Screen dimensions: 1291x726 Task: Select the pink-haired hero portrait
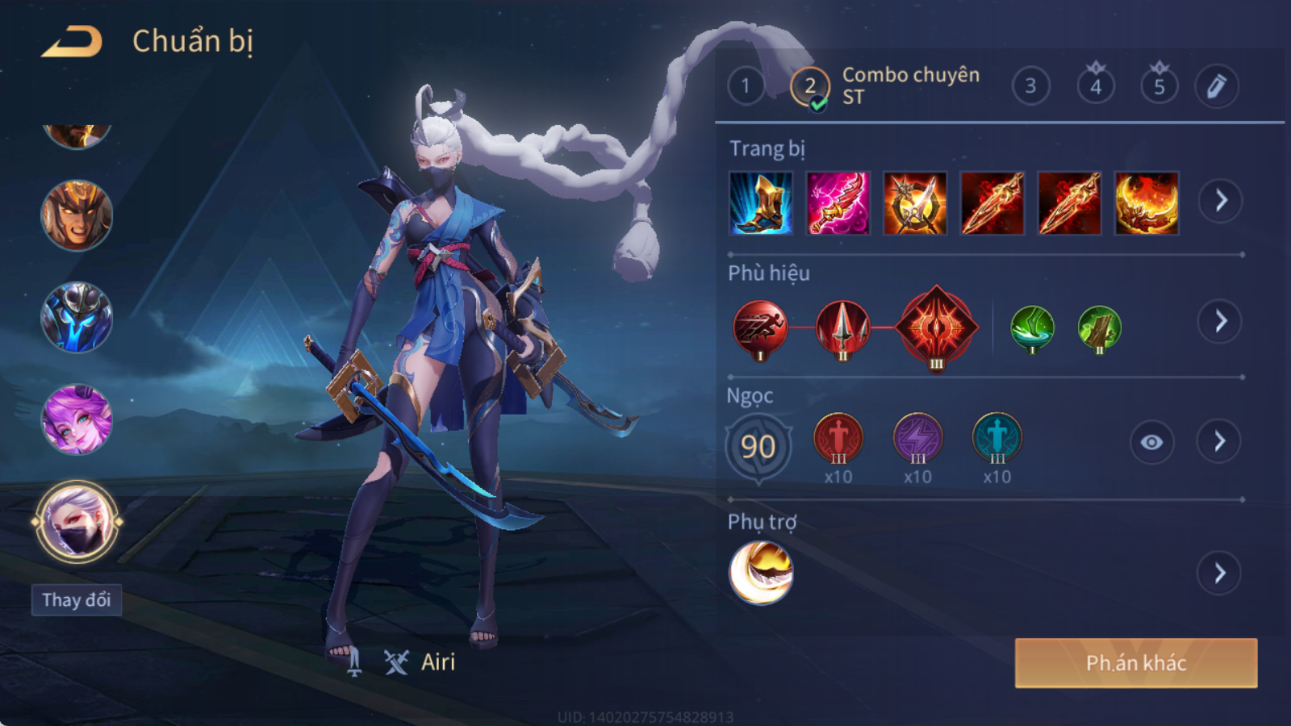[76, 419]
